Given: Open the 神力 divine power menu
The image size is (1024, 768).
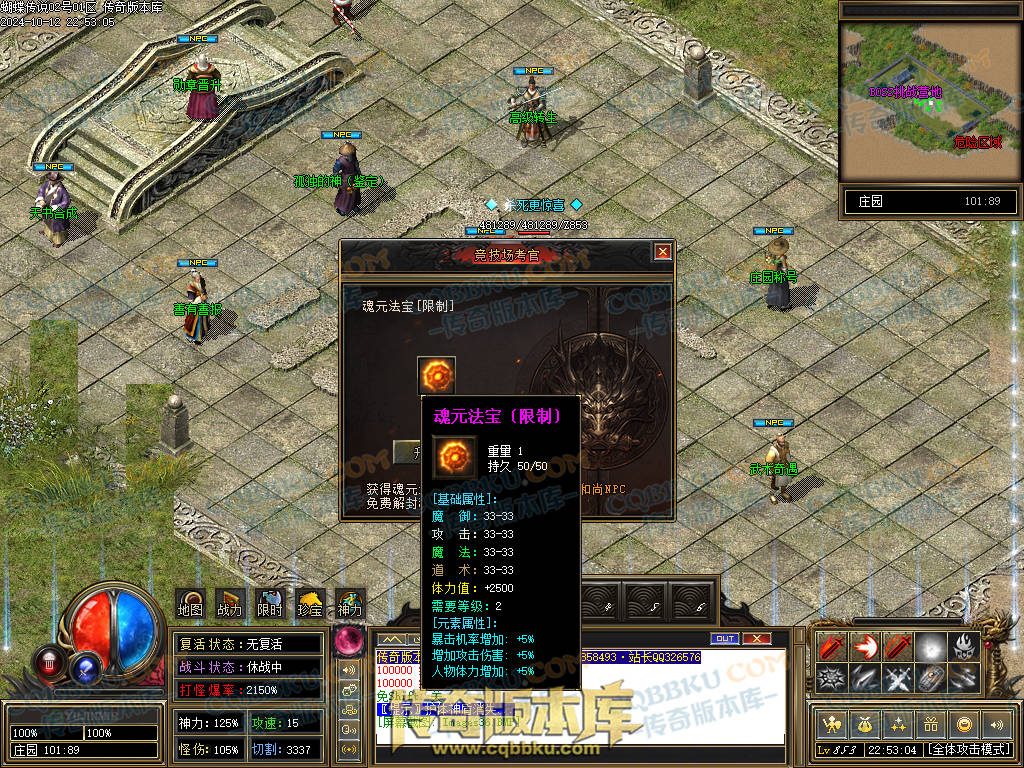Looking at the screenshot, I should click(x=350, y=603).
